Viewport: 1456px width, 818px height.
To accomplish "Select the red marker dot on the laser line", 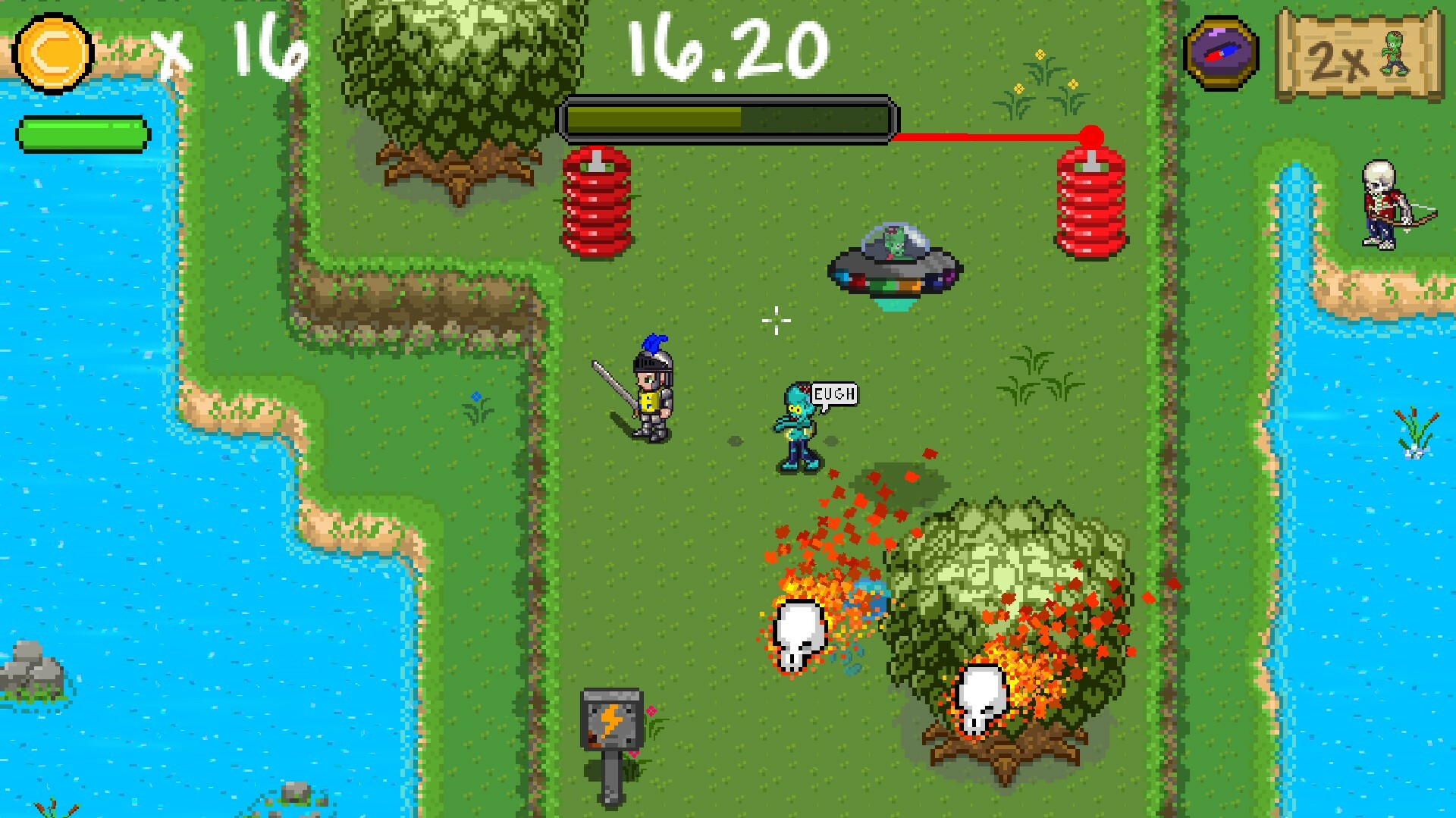I will click(1092, 133).
